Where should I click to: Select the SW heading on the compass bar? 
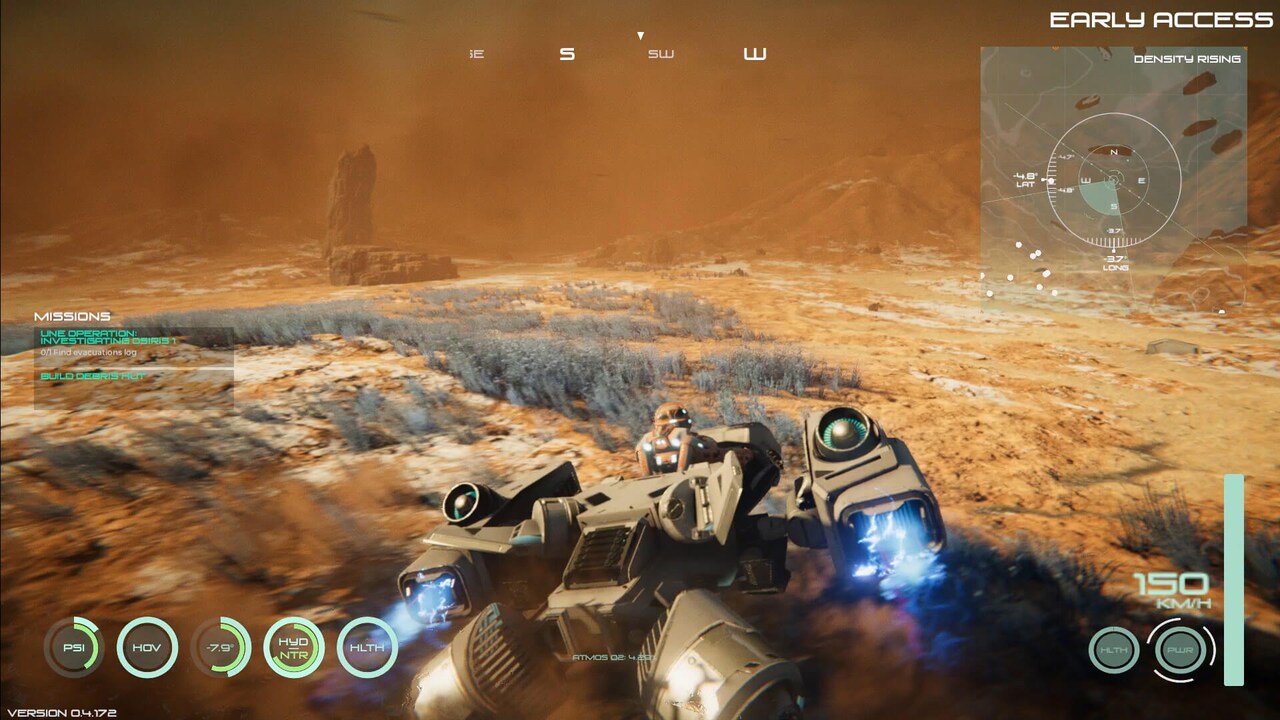point(661,54)
